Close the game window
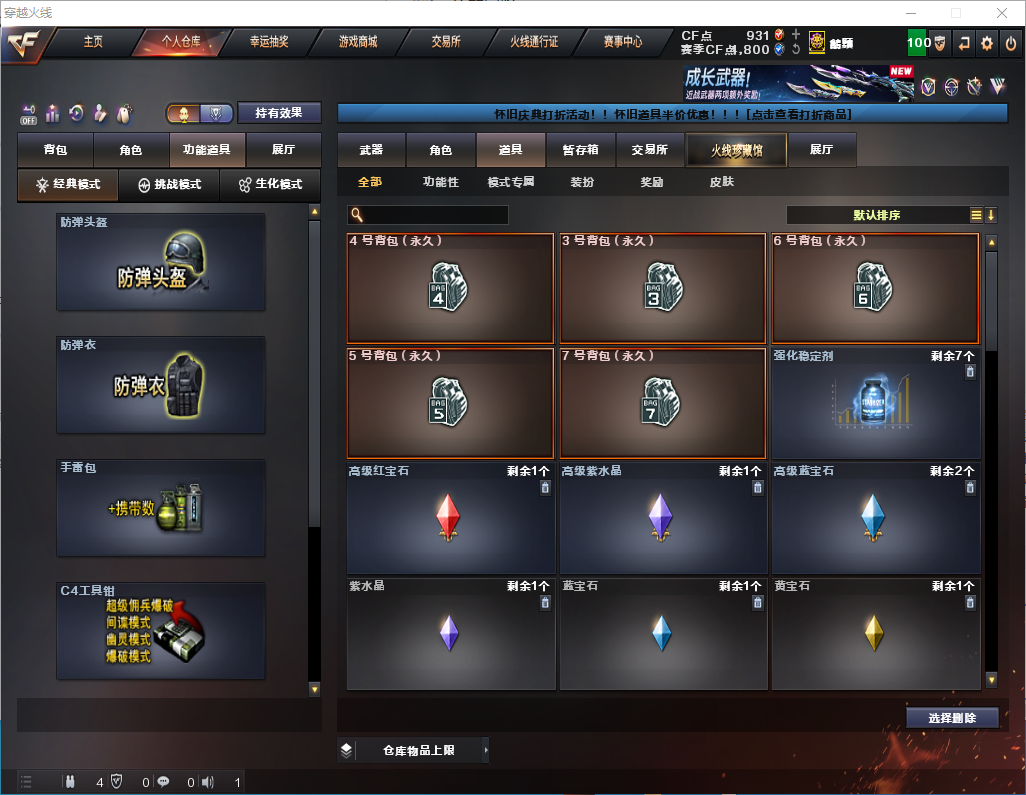Image resolution: width=1026 pixels, height=795 pixels. coord(1001,13)
